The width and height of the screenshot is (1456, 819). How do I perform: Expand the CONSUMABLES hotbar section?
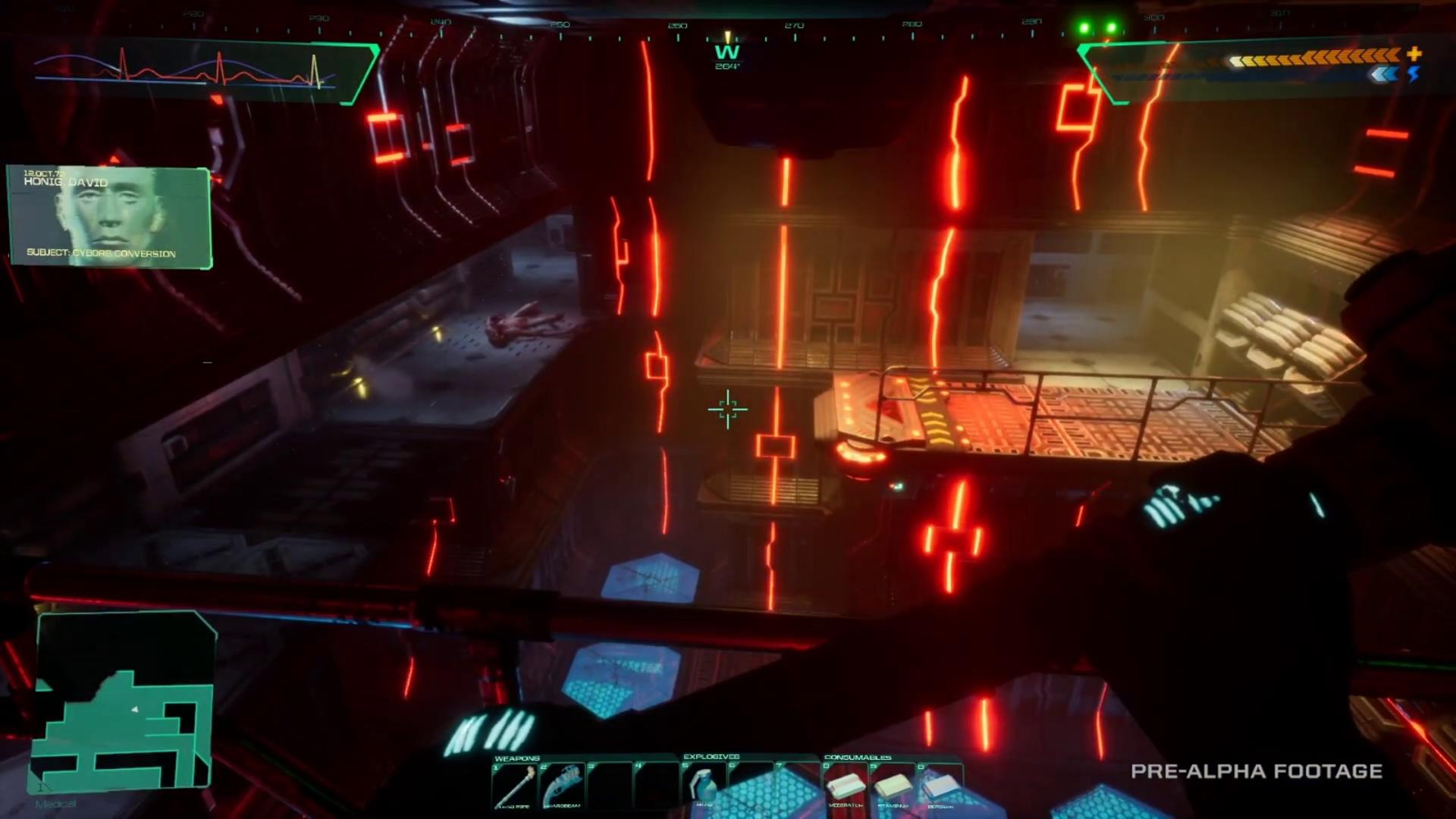(858, 757)
